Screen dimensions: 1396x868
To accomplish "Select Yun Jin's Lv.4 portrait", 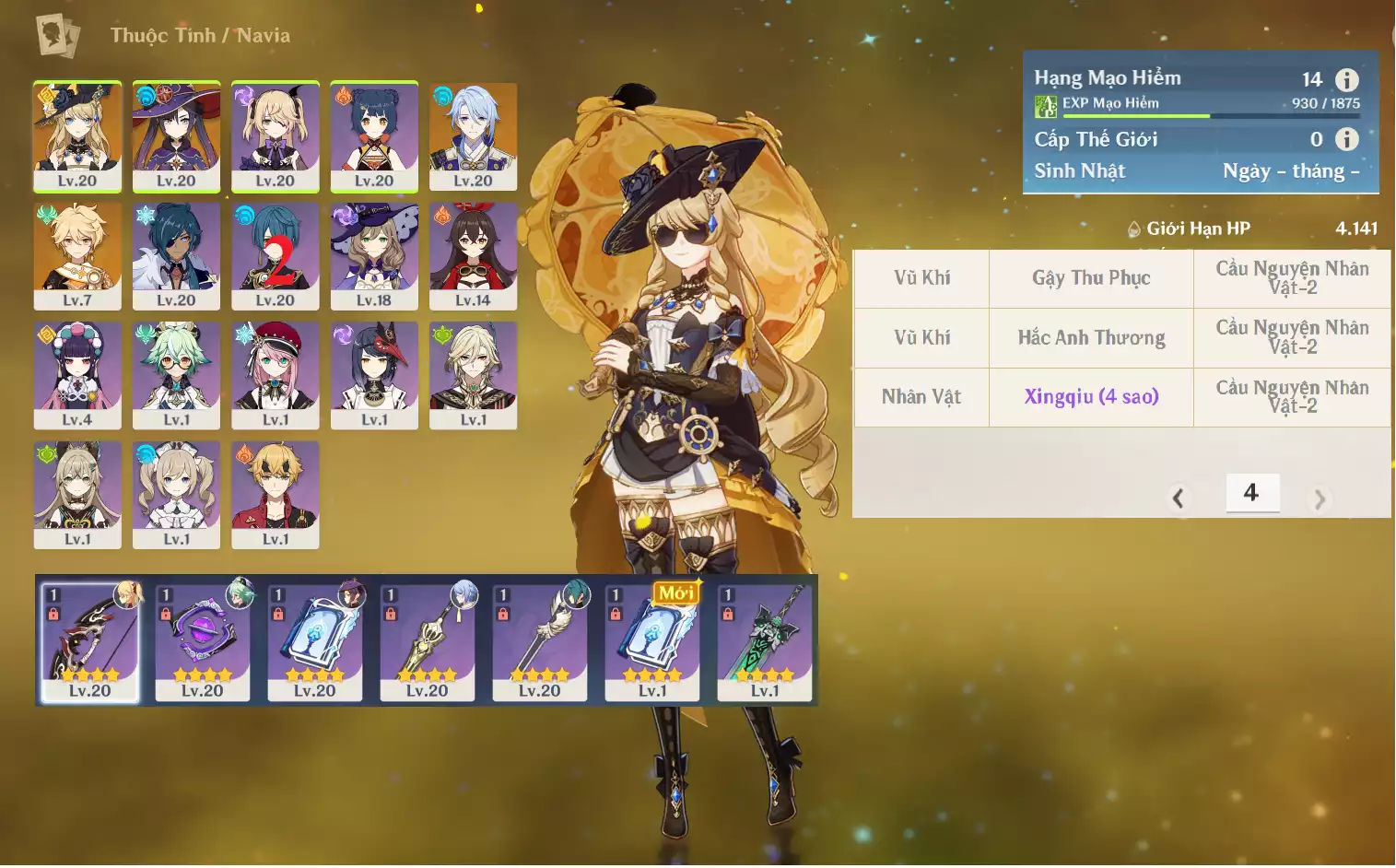I will click(x=77, y=374).
